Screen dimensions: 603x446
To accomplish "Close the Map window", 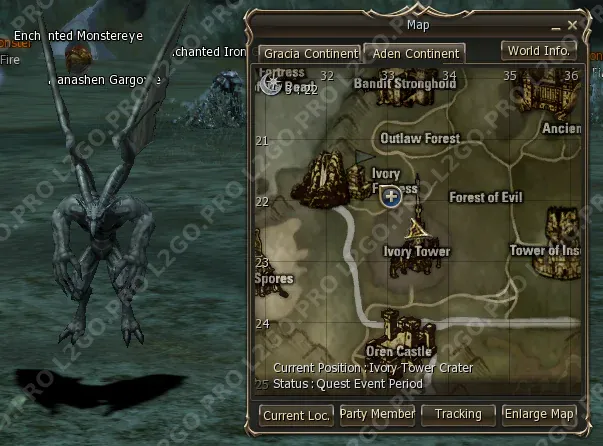I will [x=573, y=24].
